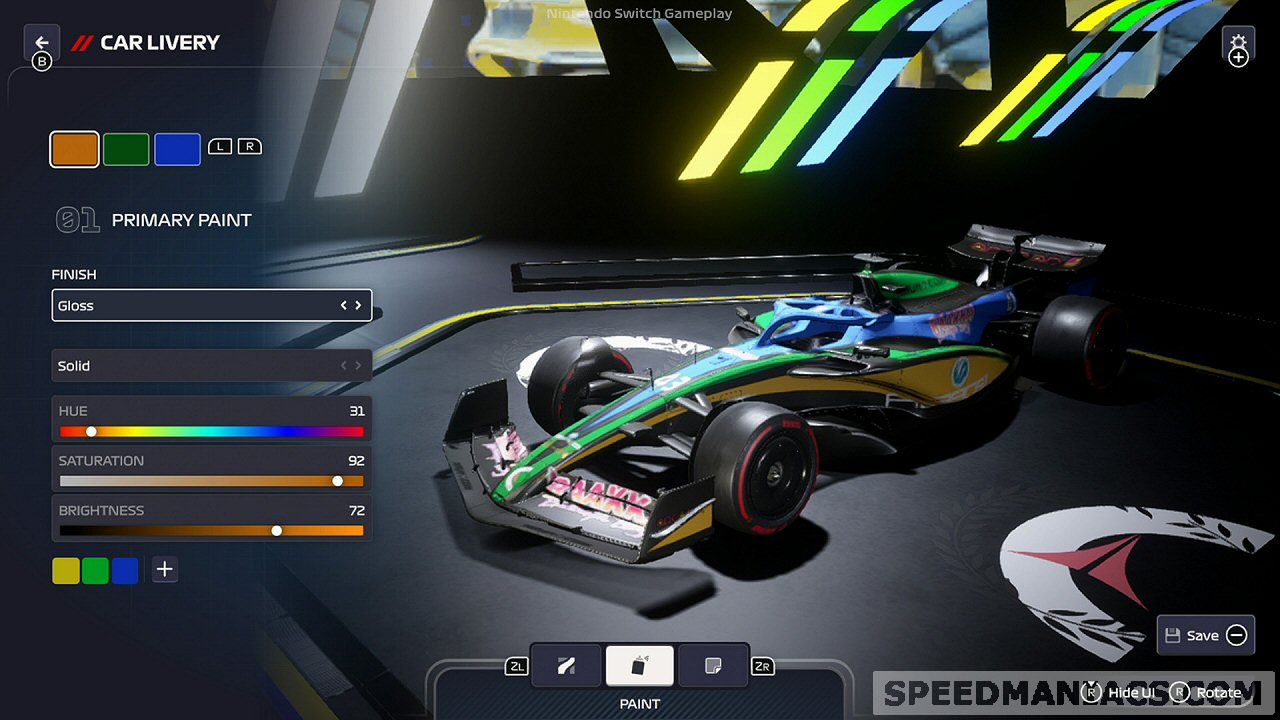Switch to the livery design tab
Viewport: 1280px width, 720px height.
coord(566,666)
